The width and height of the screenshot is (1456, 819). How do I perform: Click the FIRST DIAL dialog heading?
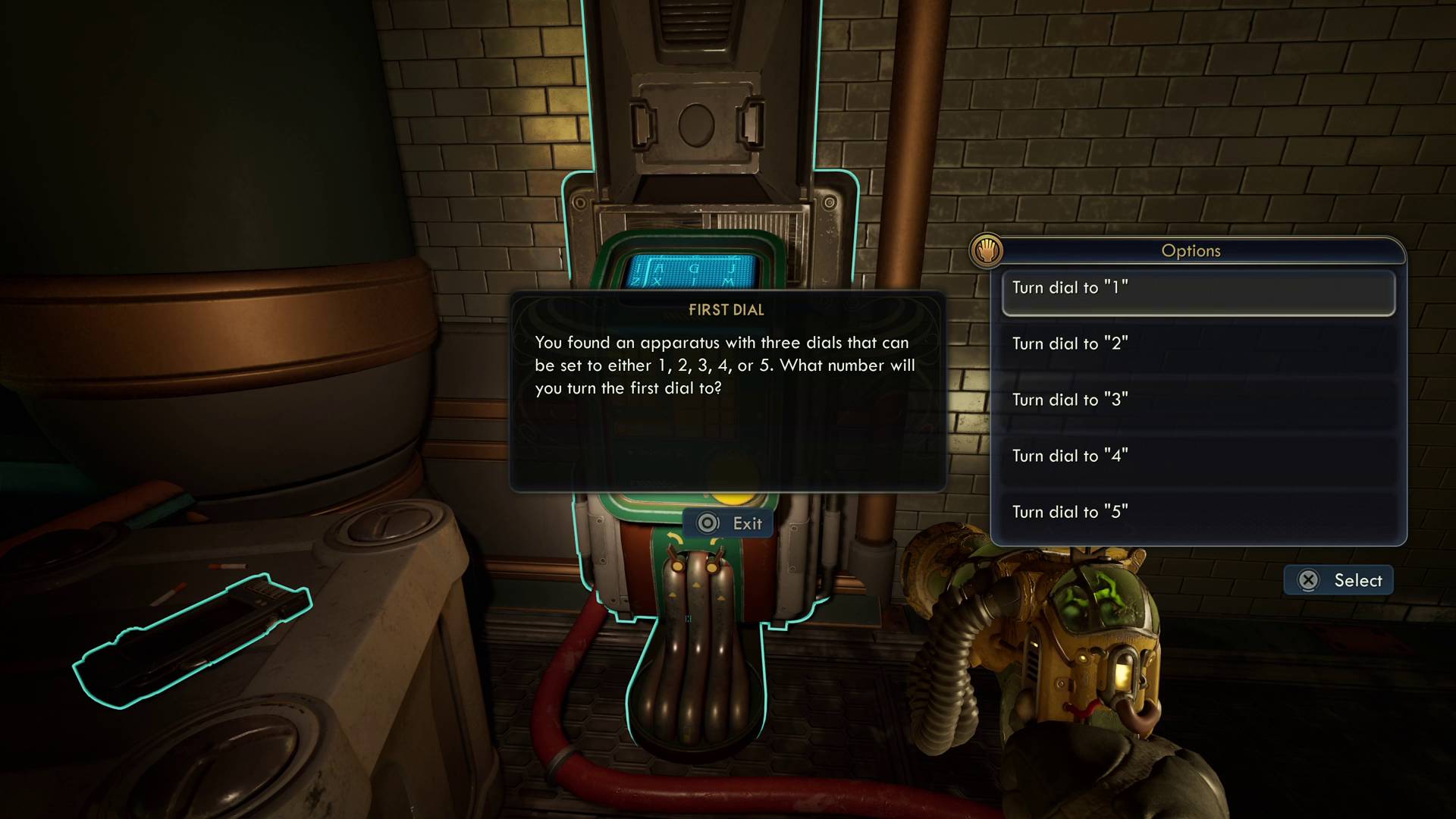726,309
